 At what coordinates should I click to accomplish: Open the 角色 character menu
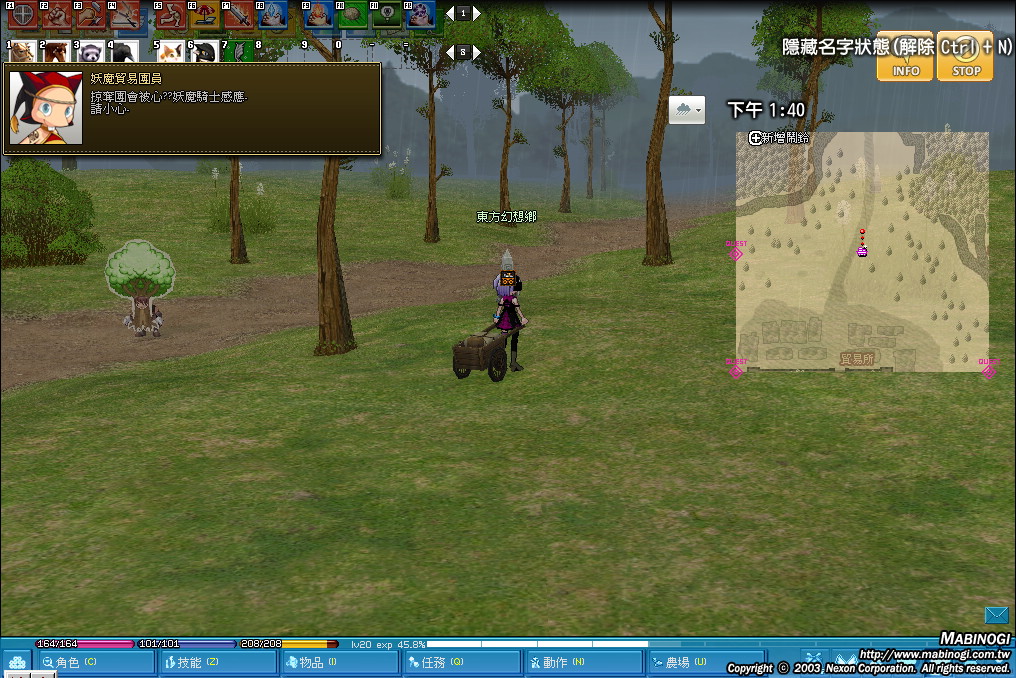point(96,662)
